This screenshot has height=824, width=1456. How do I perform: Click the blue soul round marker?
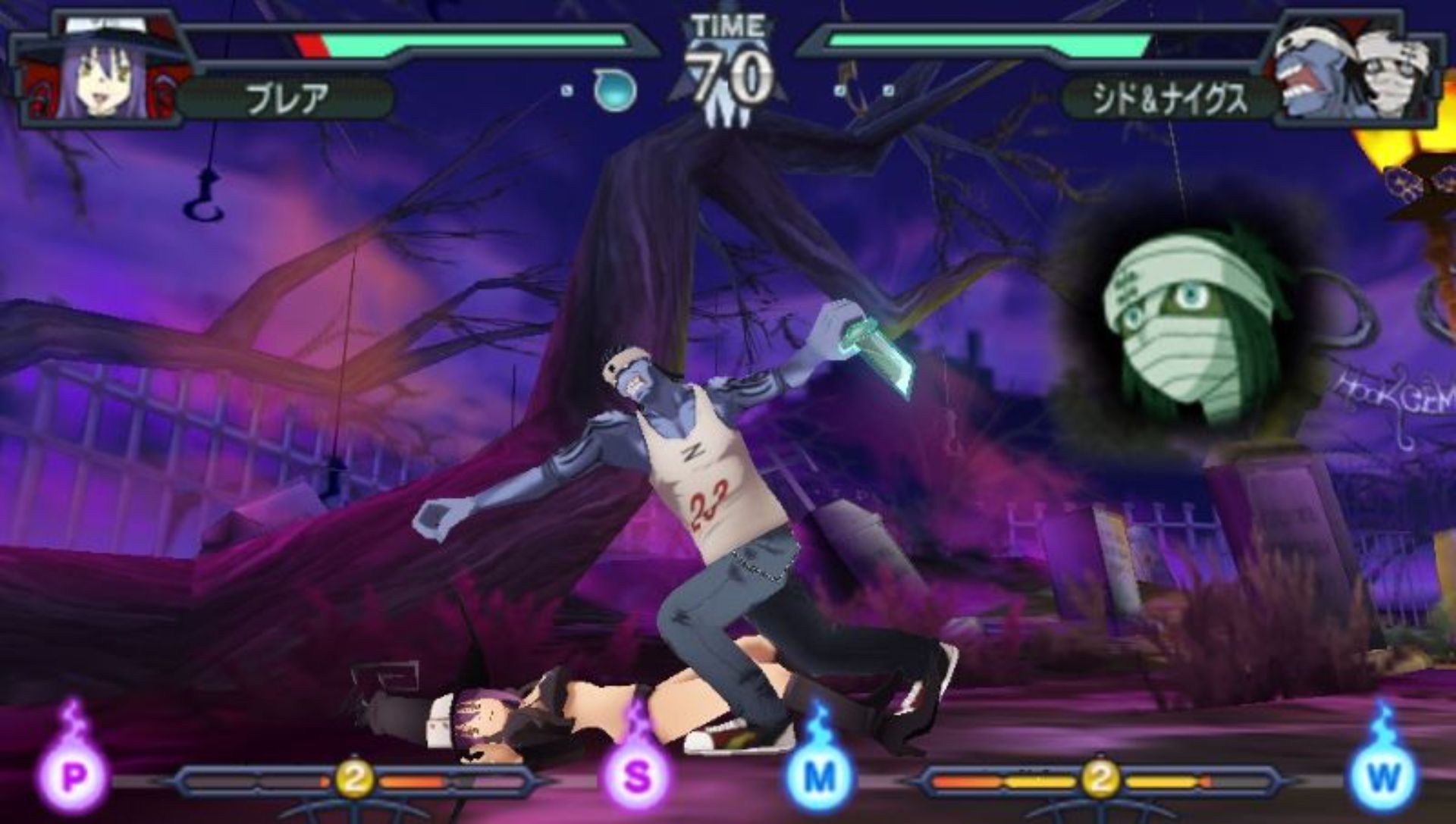tap(613, 89)
